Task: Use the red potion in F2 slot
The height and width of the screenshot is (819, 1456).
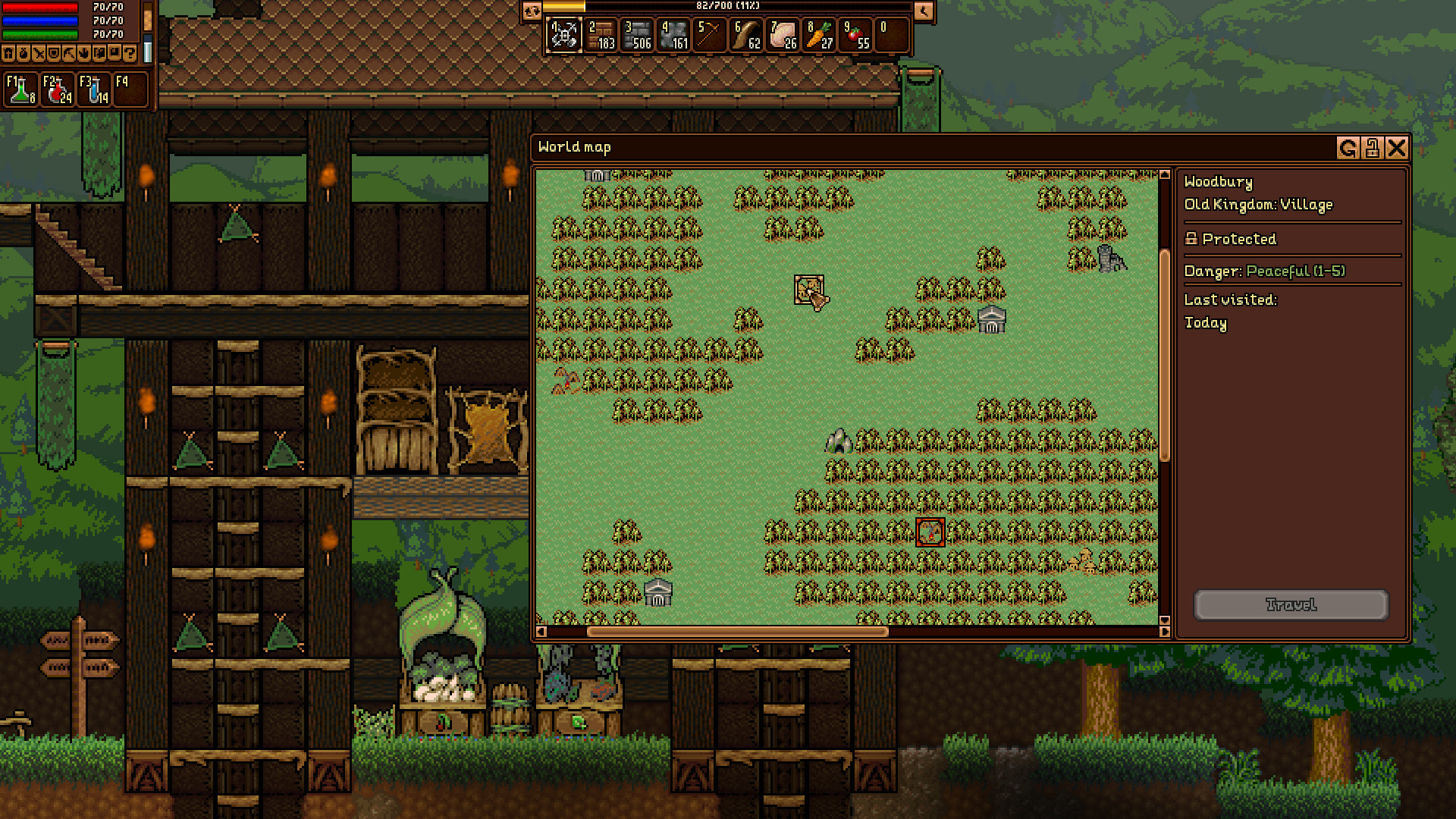Action: (58, 89)
